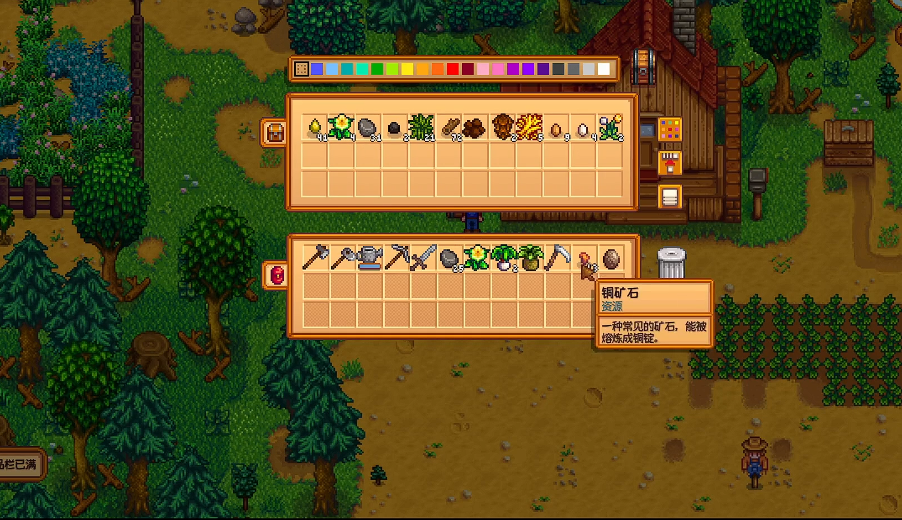
Task: Grab the stone stack from the chest
Action: click(x=368, y=127)
